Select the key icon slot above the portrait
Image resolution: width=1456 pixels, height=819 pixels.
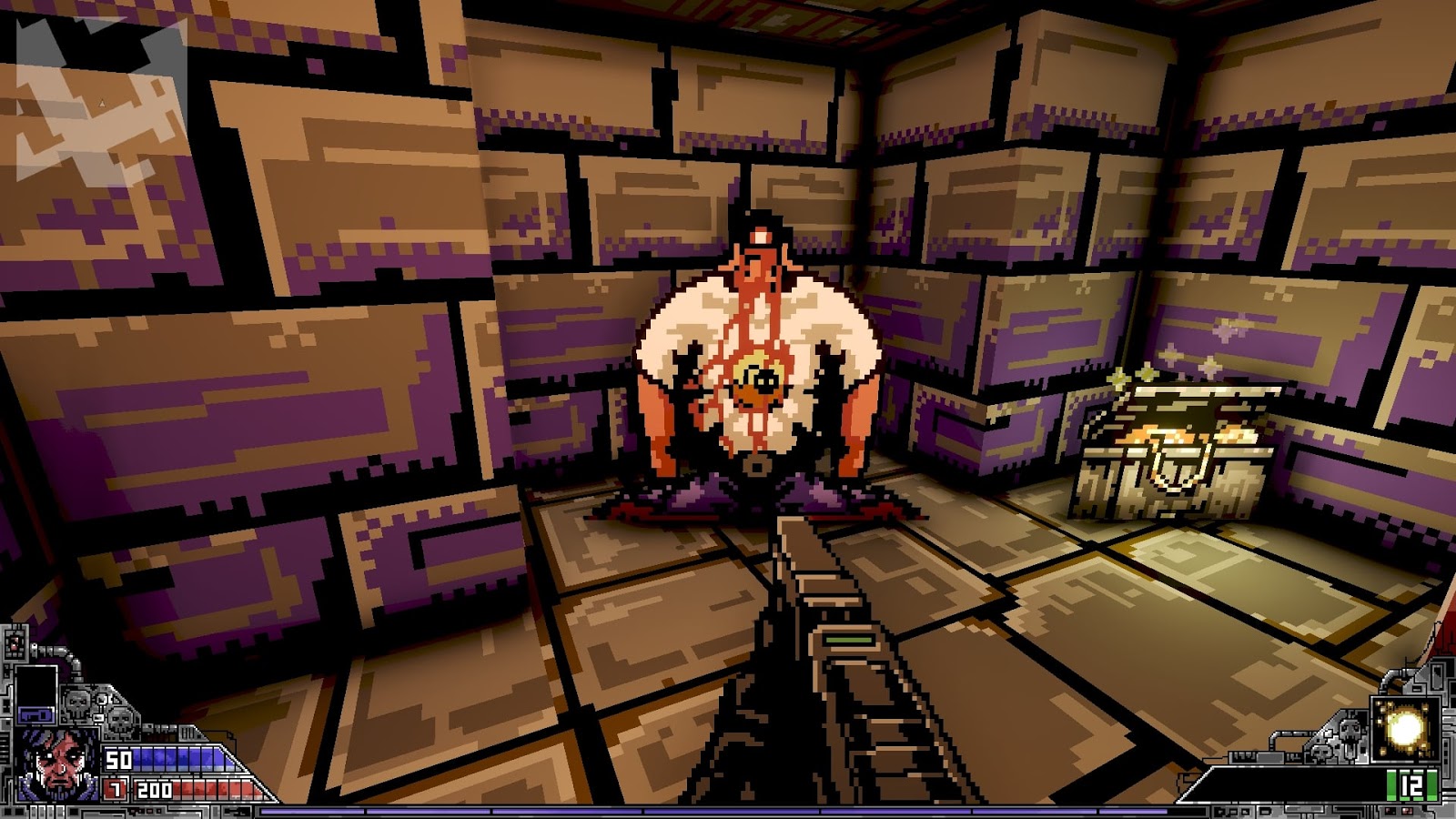(36, 714)
